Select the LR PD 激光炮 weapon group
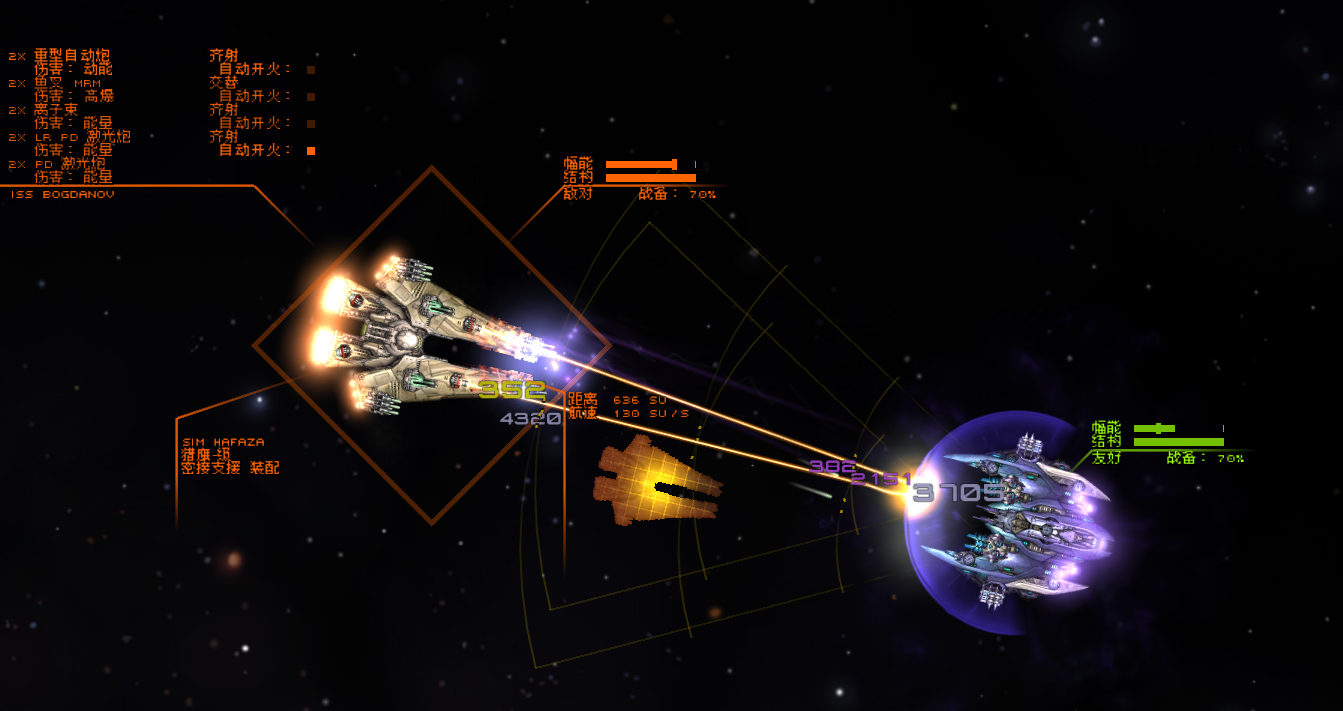The height and width of the screenshot is (711, 1343). (82, 137)
